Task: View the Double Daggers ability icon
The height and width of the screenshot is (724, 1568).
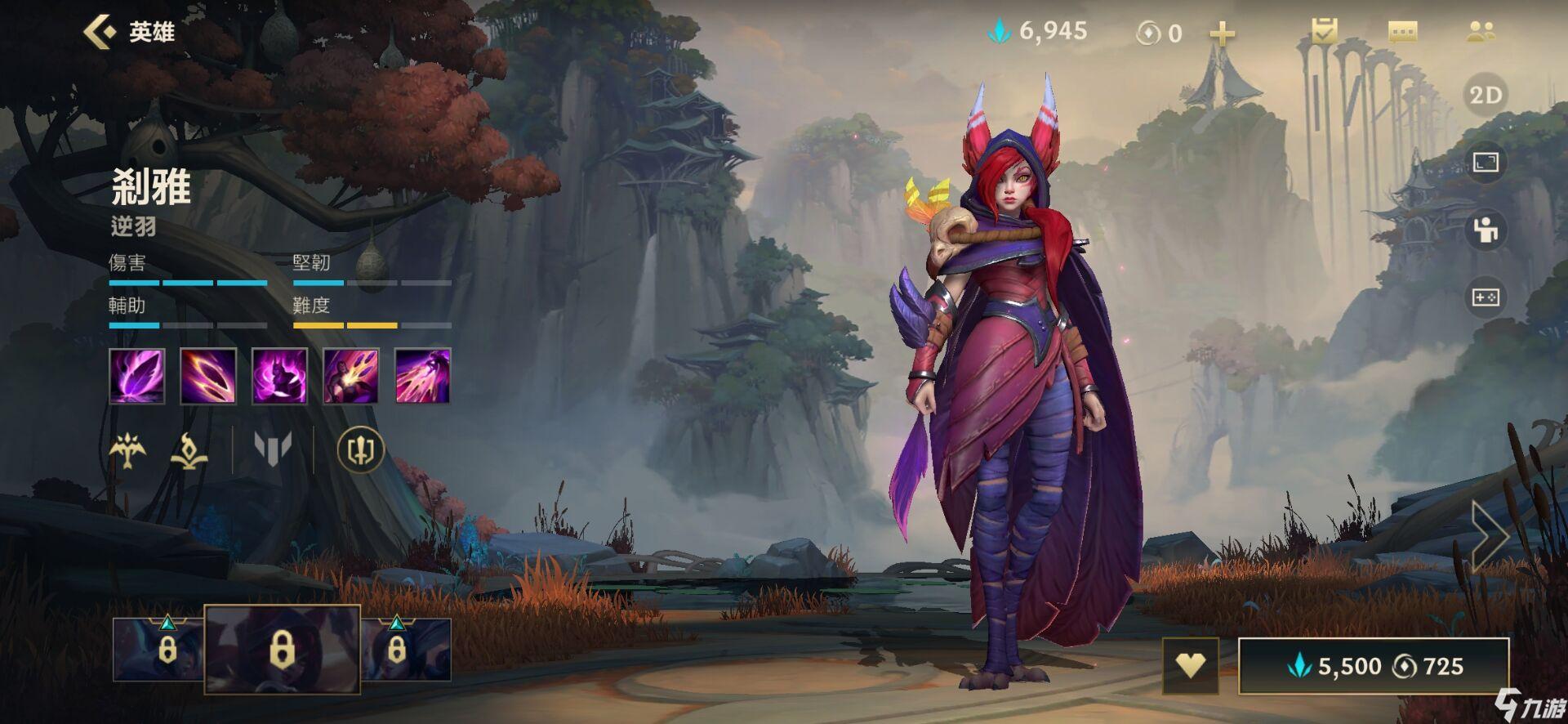Action: (x=208, y=376)
